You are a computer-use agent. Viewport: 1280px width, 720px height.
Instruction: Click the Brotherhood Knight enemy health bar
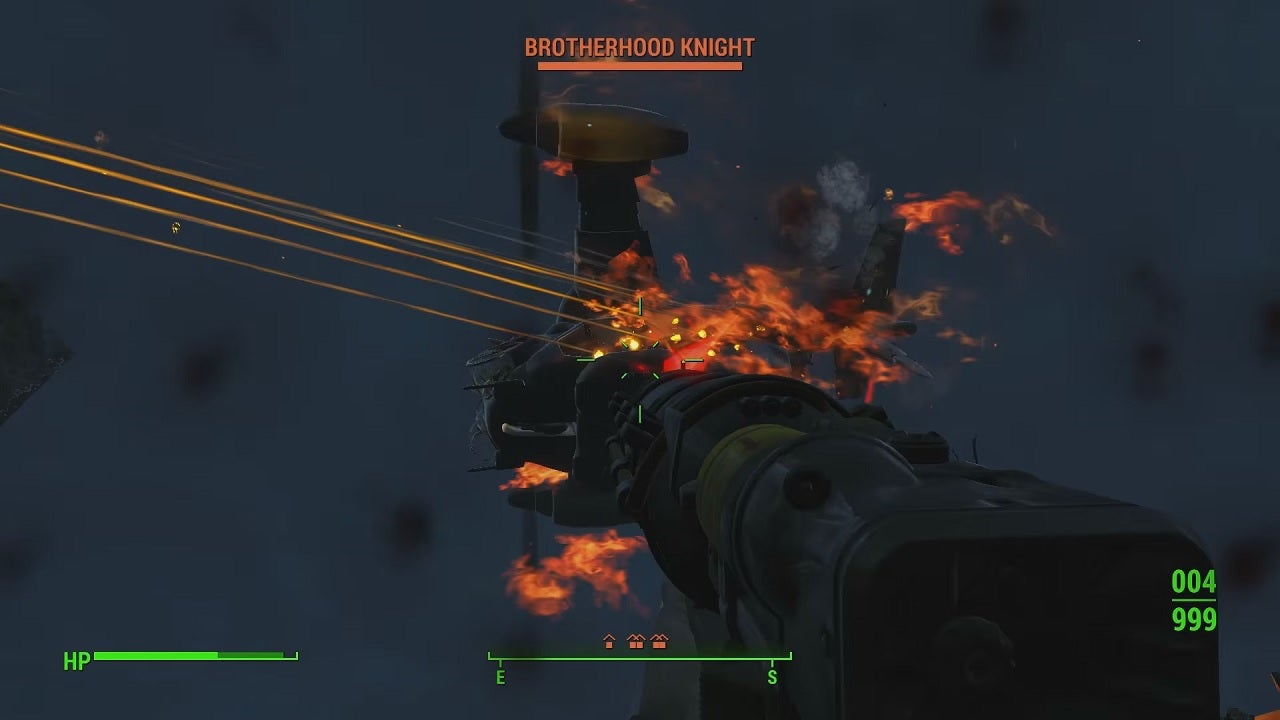638,65
